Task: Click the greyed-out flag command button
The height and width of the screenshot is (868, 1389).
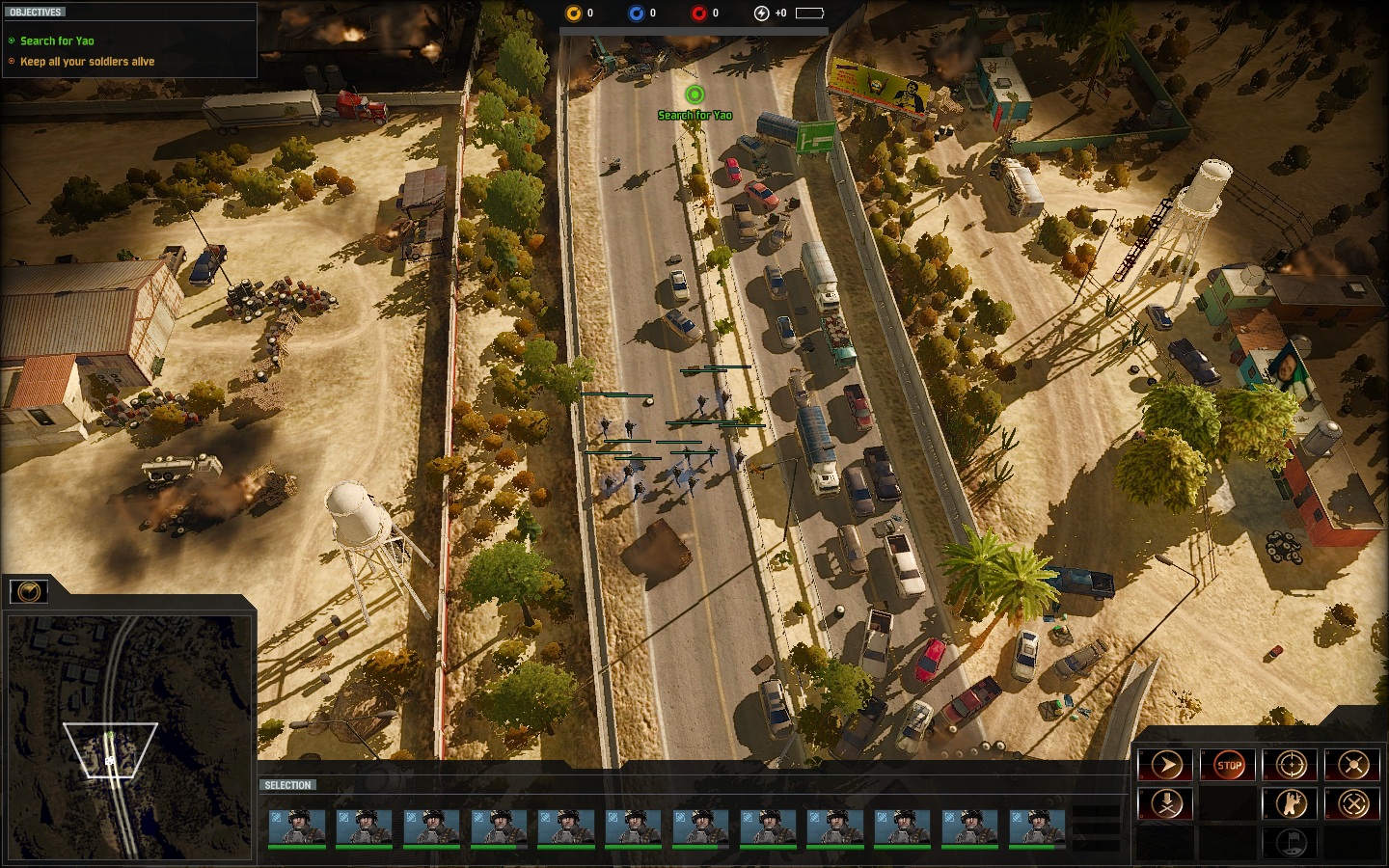Action: coord(1291,841)
